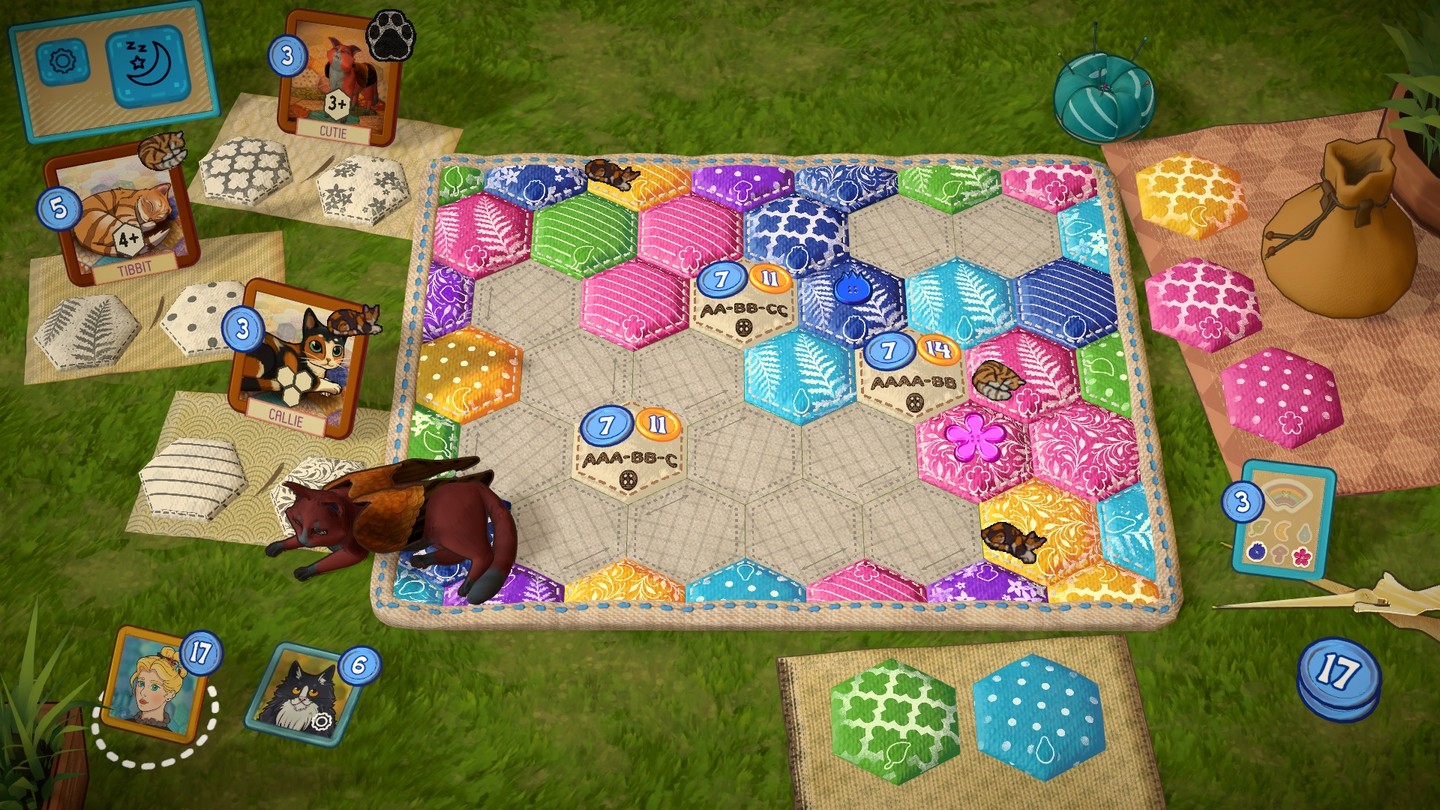Click the sleeping moon button
This screenshot has height=810, width=1440.
[147, 68]
